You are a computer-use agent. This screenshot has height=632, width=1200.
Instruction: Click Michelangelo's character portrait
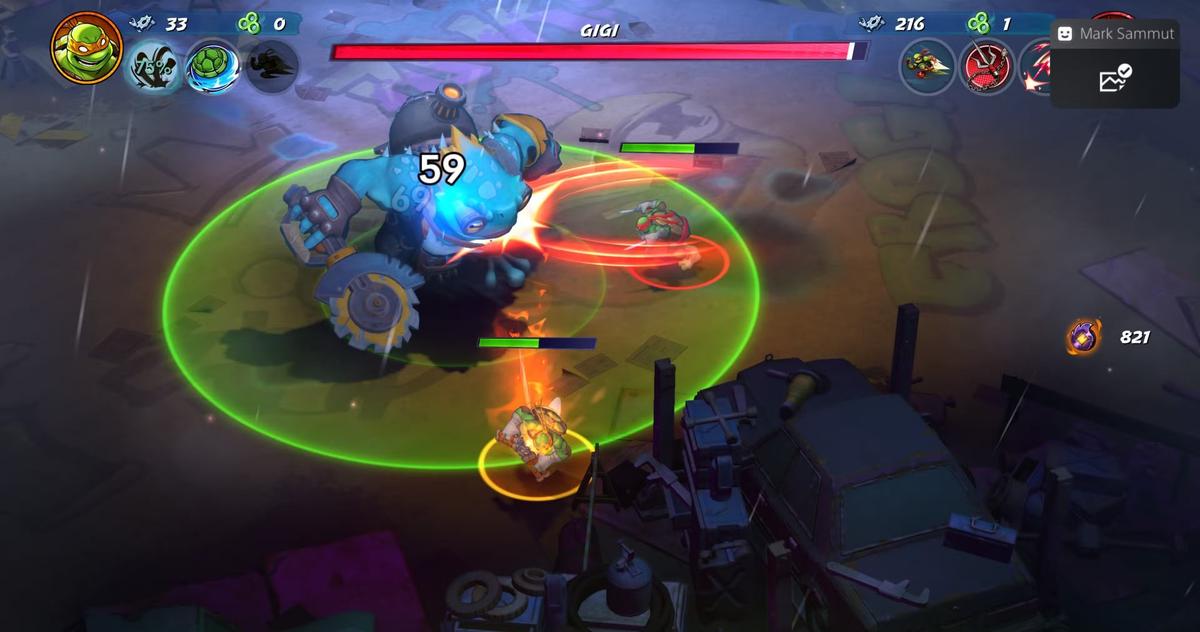pyautogui.click(x=87, y=48)
